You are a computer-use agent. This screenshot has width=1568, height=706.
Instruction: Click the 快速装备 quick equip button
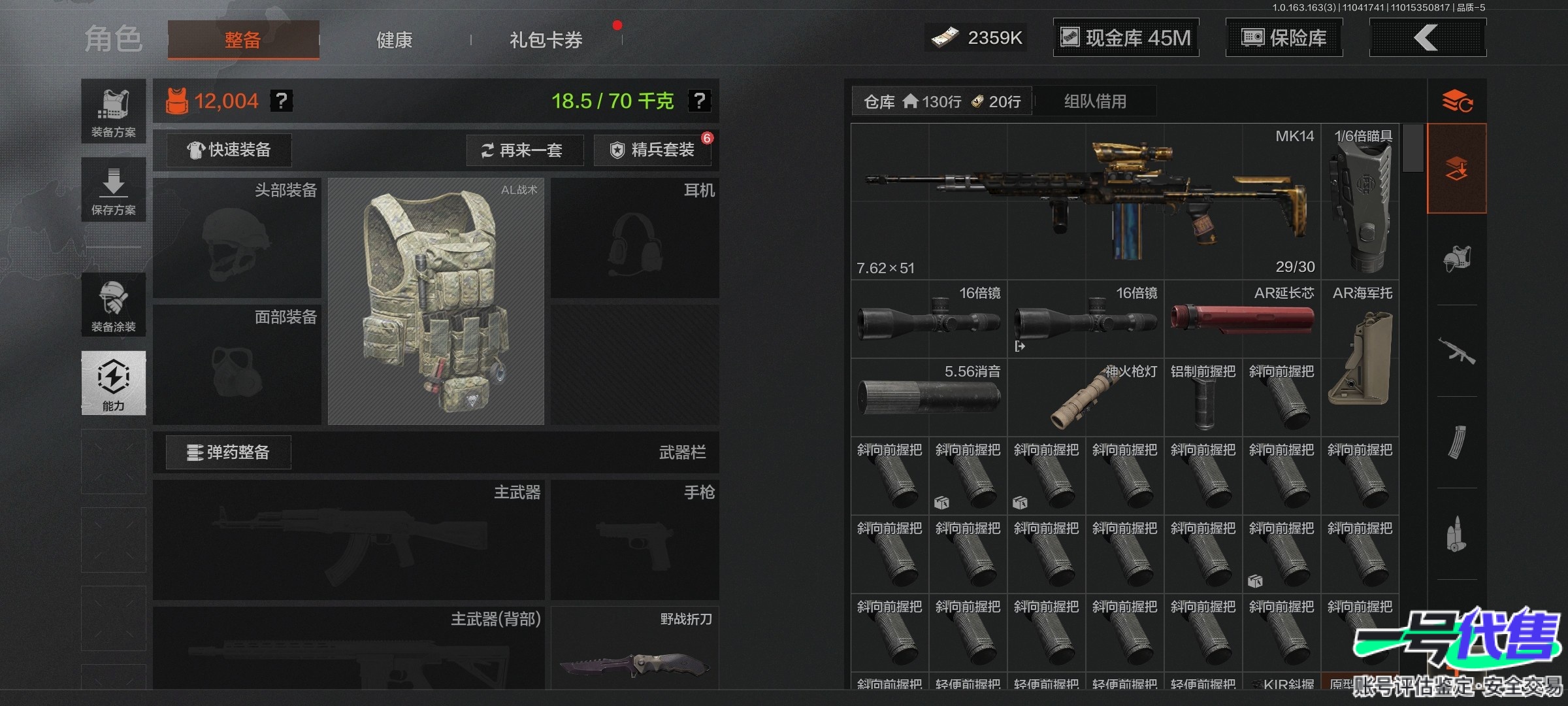pyautogui.click(x=229, y=150)
